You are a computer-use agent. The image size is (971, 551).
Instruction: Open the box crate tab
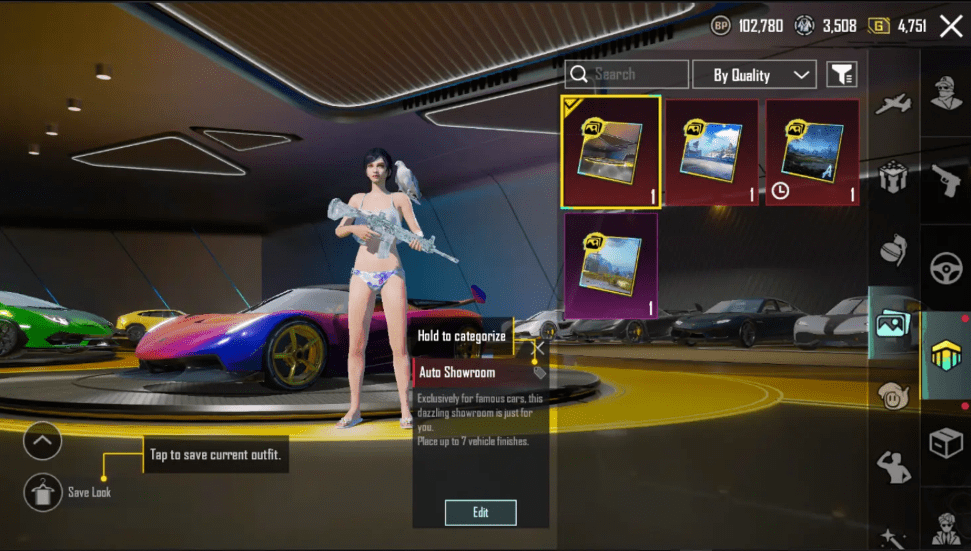pos(945,440)
